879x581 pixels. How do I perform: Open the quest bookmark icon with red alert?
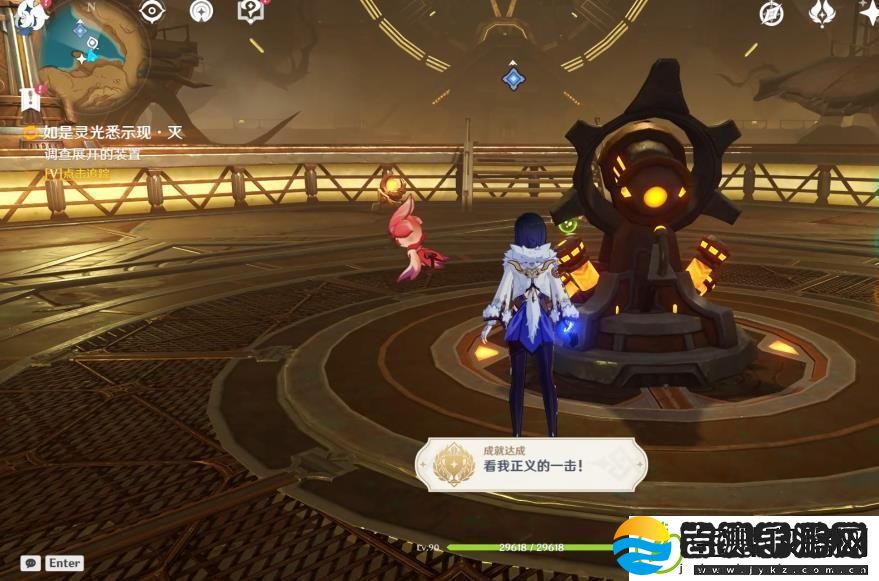pyautogui.click(x=27, y=98)
